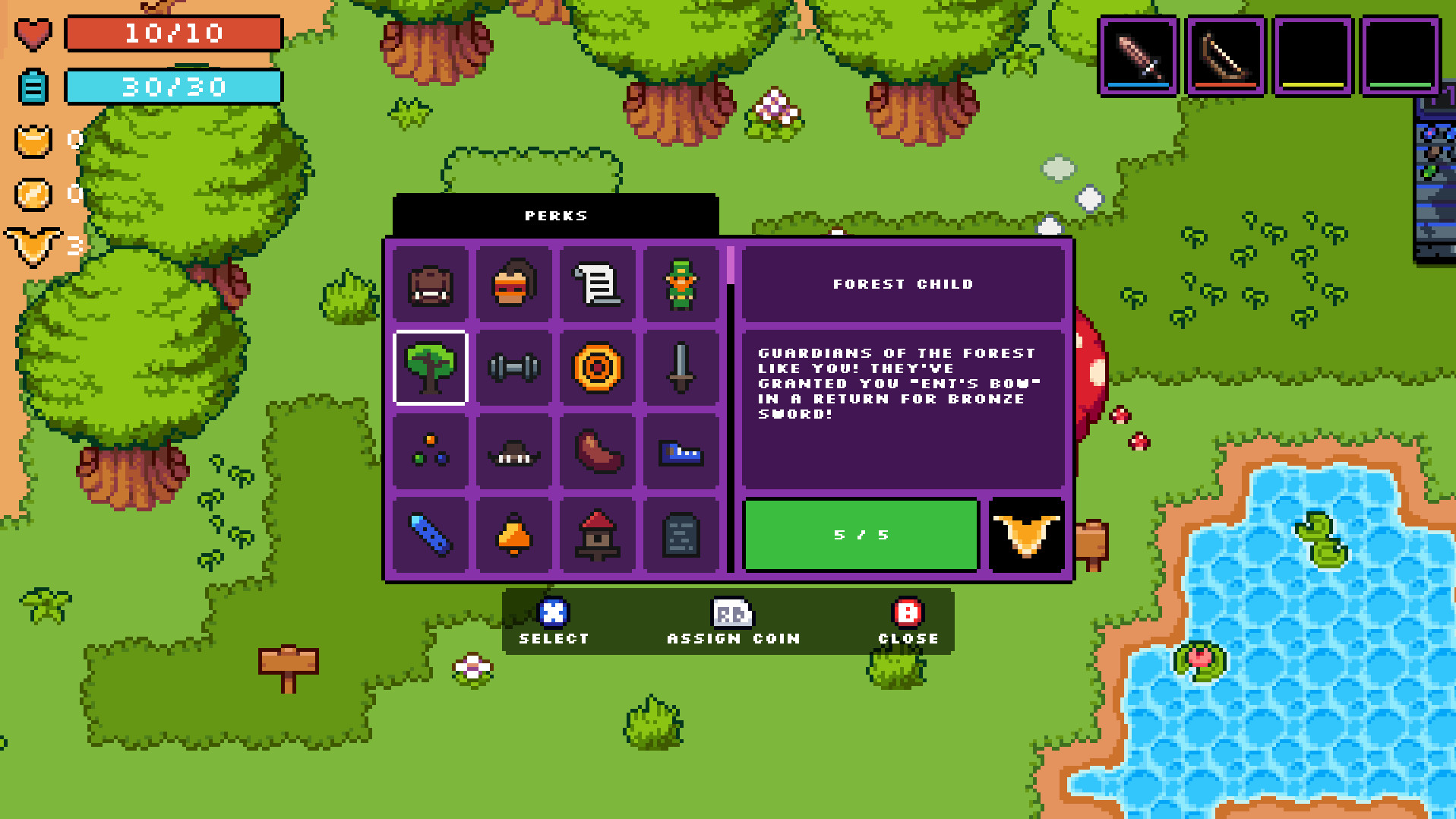Open the backpack perk icon
1456x819 pixels.
[430, 284]
